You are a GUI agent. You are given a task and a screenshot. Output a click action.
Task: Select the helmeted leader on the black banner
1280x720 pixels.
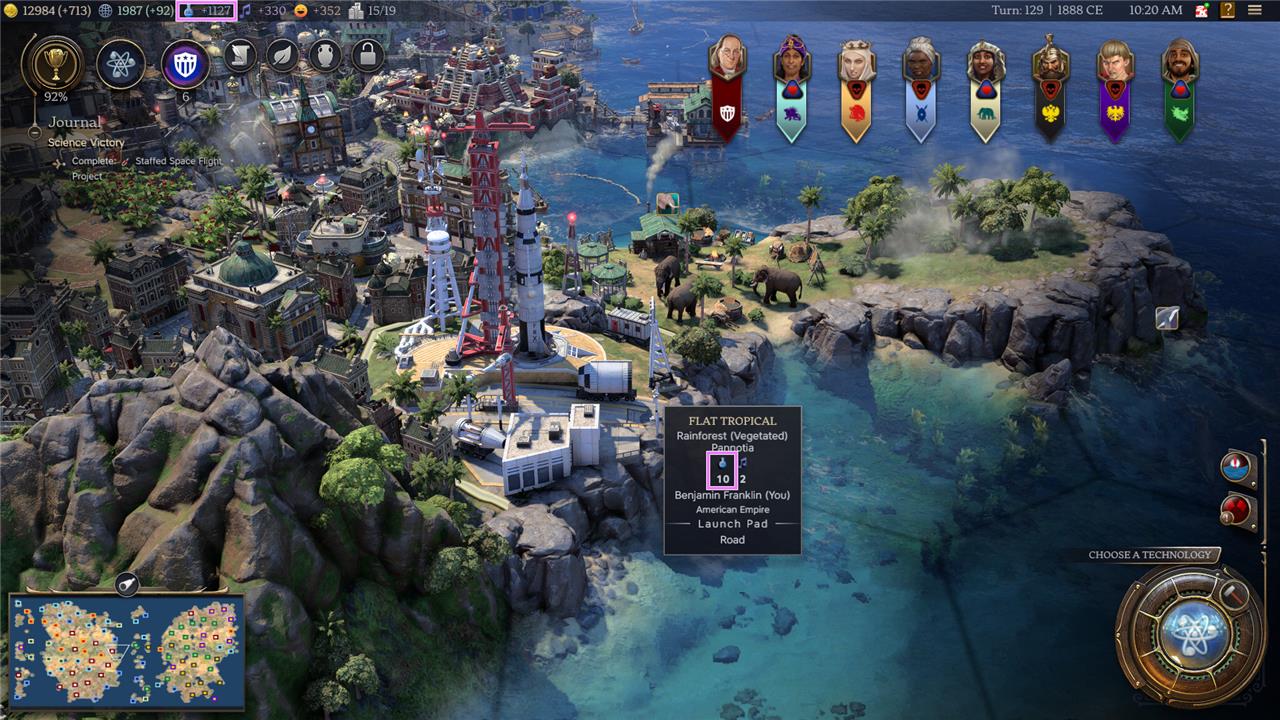point(1050,62)
